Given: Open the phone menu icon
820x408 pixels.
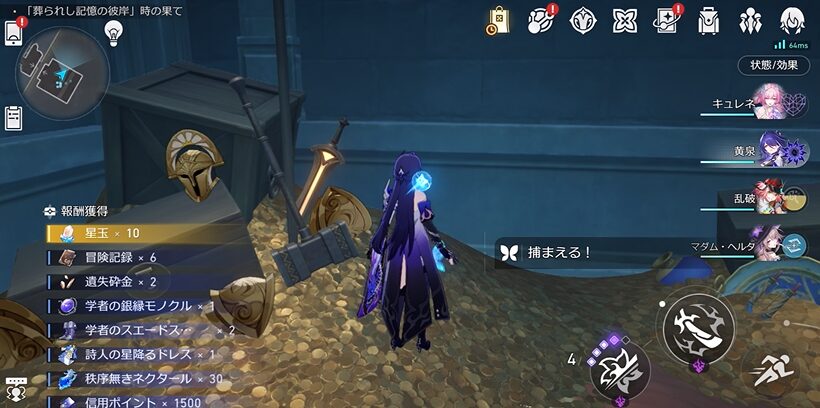Looking at the screenshot, I should (14, 33).
